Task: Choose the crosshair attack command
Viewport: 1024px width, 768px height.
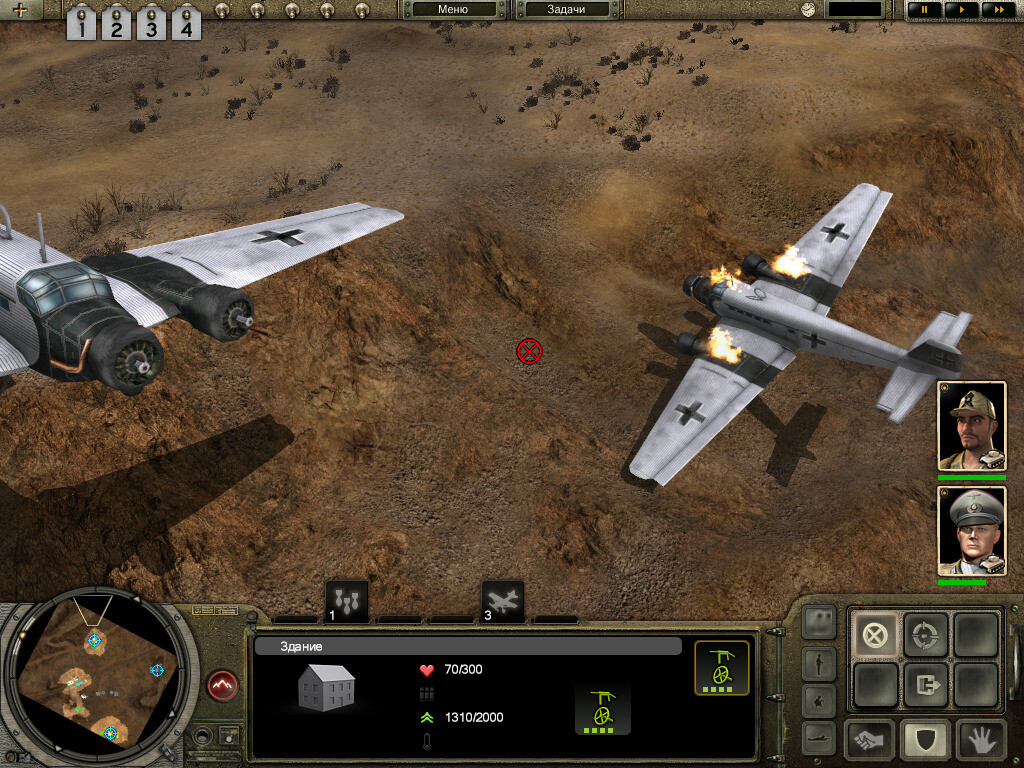Action: click(x=925, y=634)
